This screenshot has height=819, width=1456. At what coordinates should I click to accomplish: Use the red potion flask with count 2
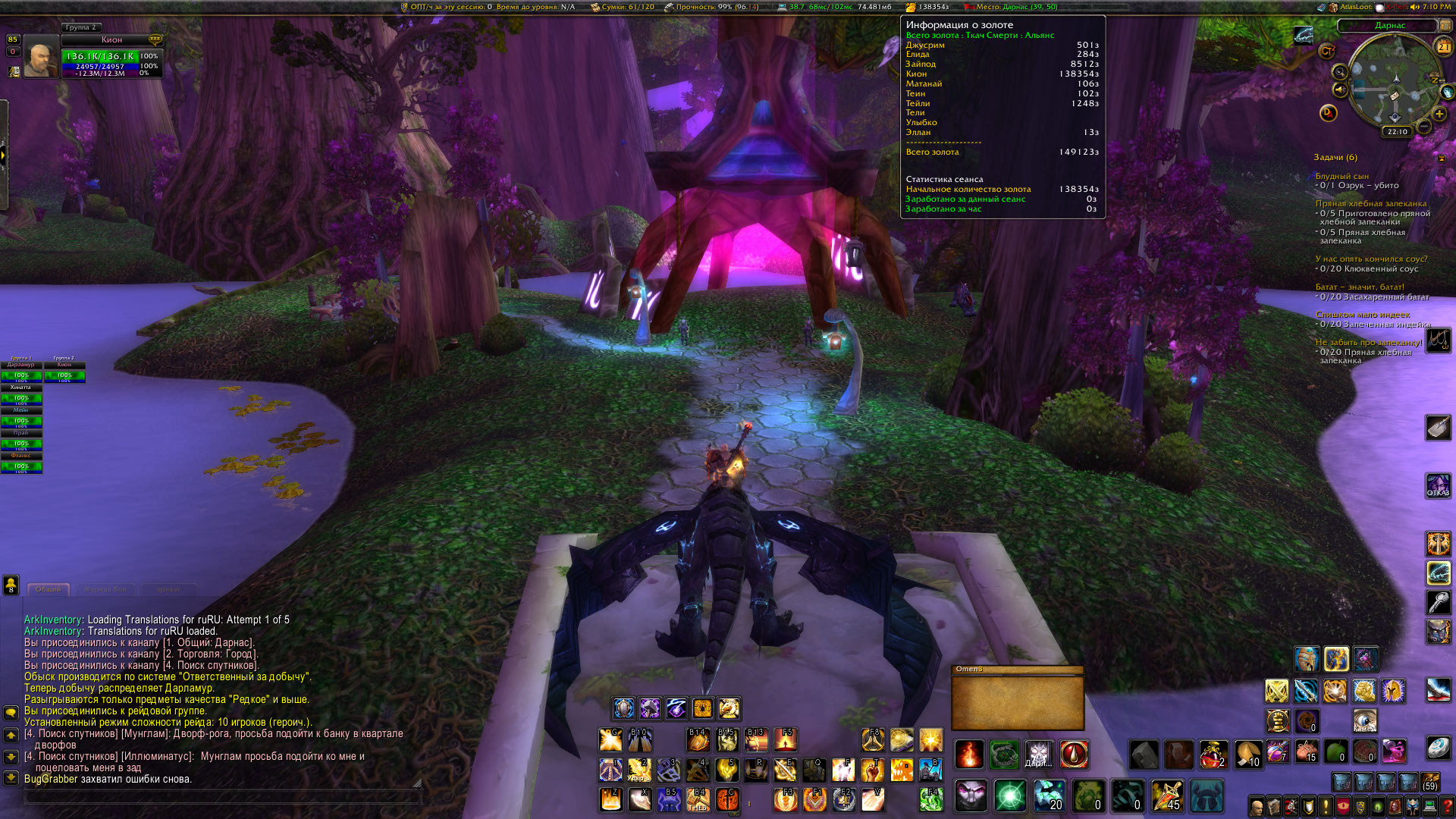pyautogui.click(x=1212, y=753)
